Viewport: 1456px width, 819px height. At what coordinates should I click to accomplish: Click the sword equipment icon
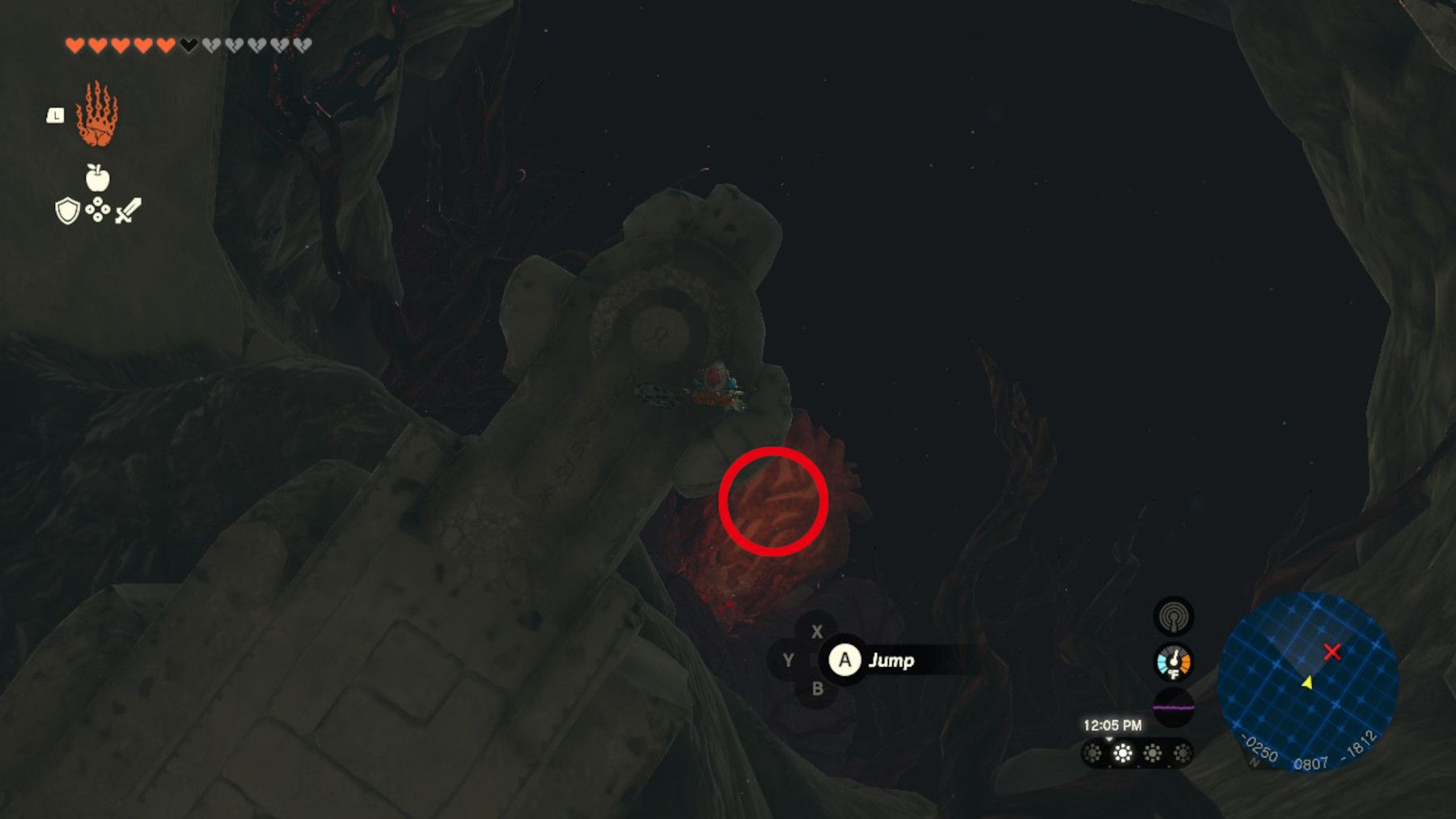pyautogui.click(x=129, y=210)
